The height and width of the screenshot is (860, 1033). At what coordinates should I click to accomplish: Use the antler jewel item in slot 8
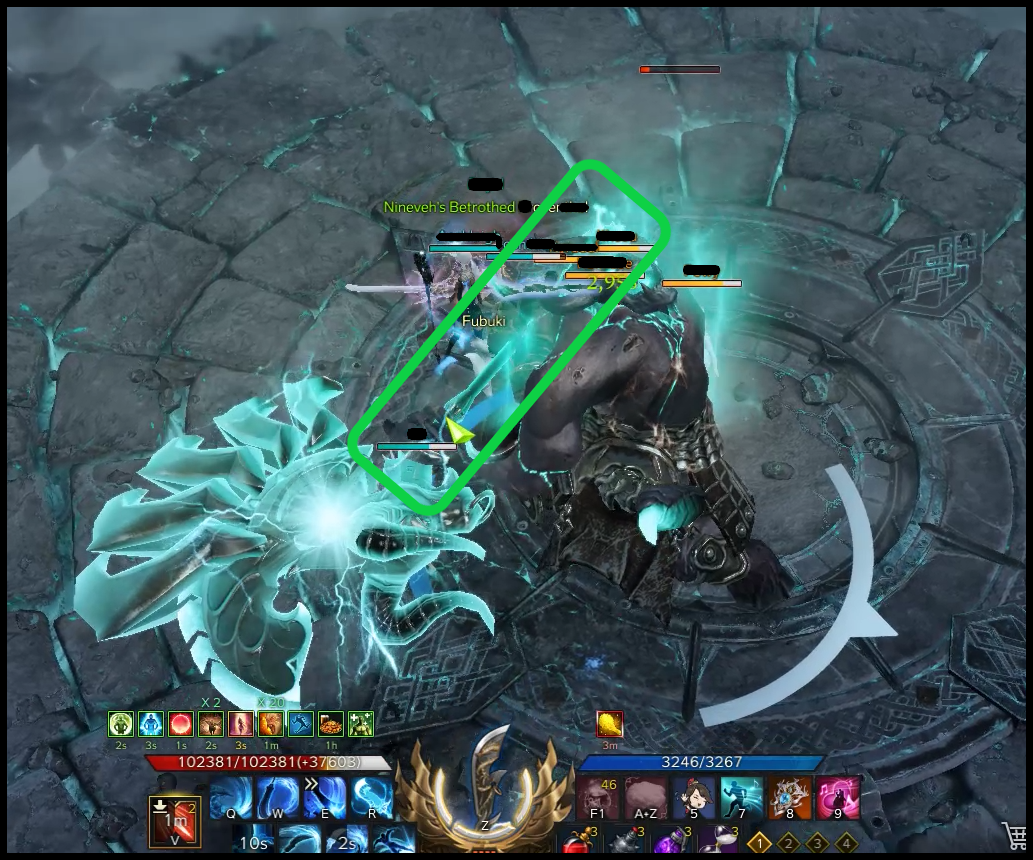[x=790, y=798]
